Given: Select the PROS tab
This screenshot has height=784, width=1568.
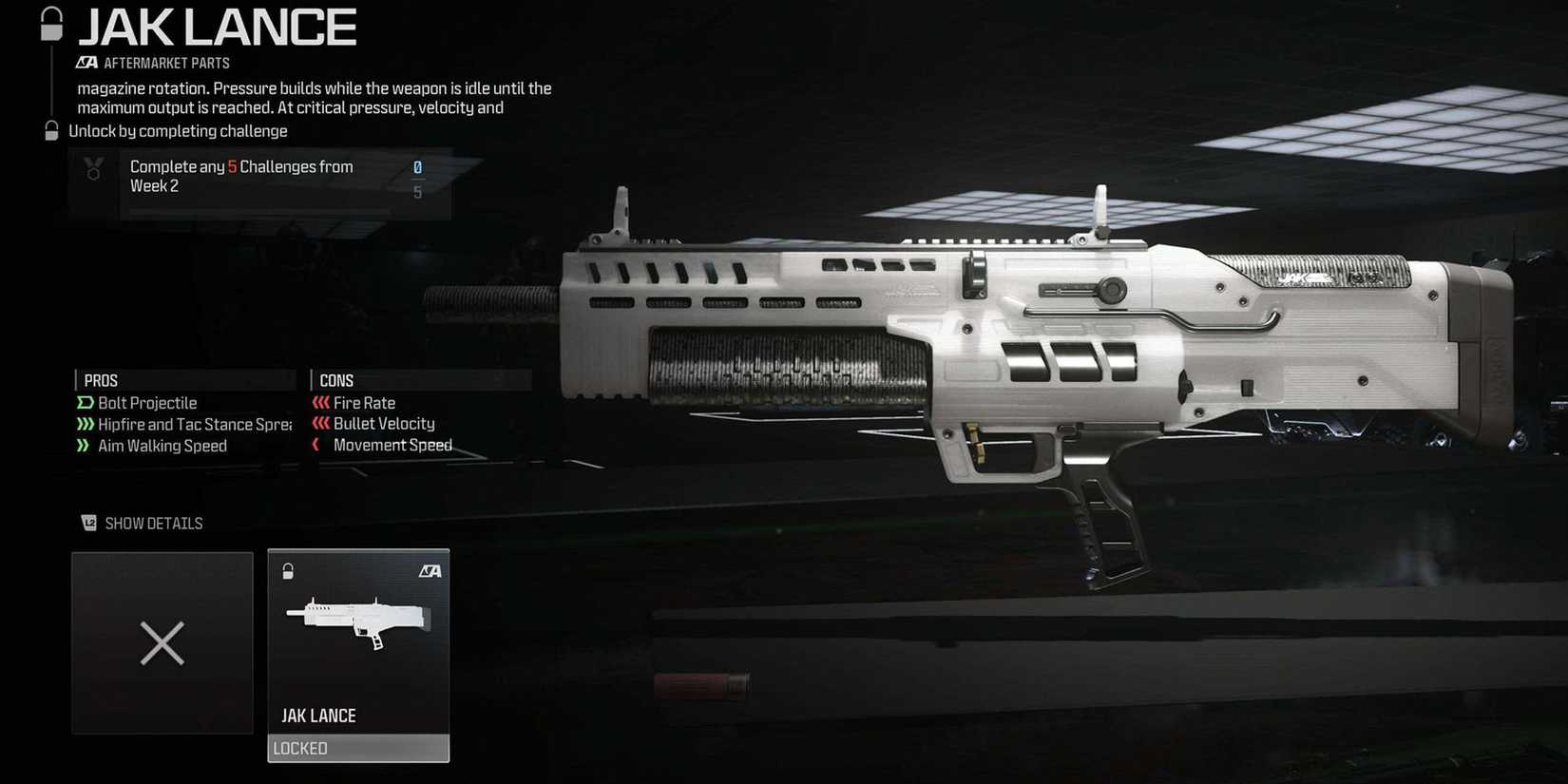Looking at the screenshot, I should point(101,379).
